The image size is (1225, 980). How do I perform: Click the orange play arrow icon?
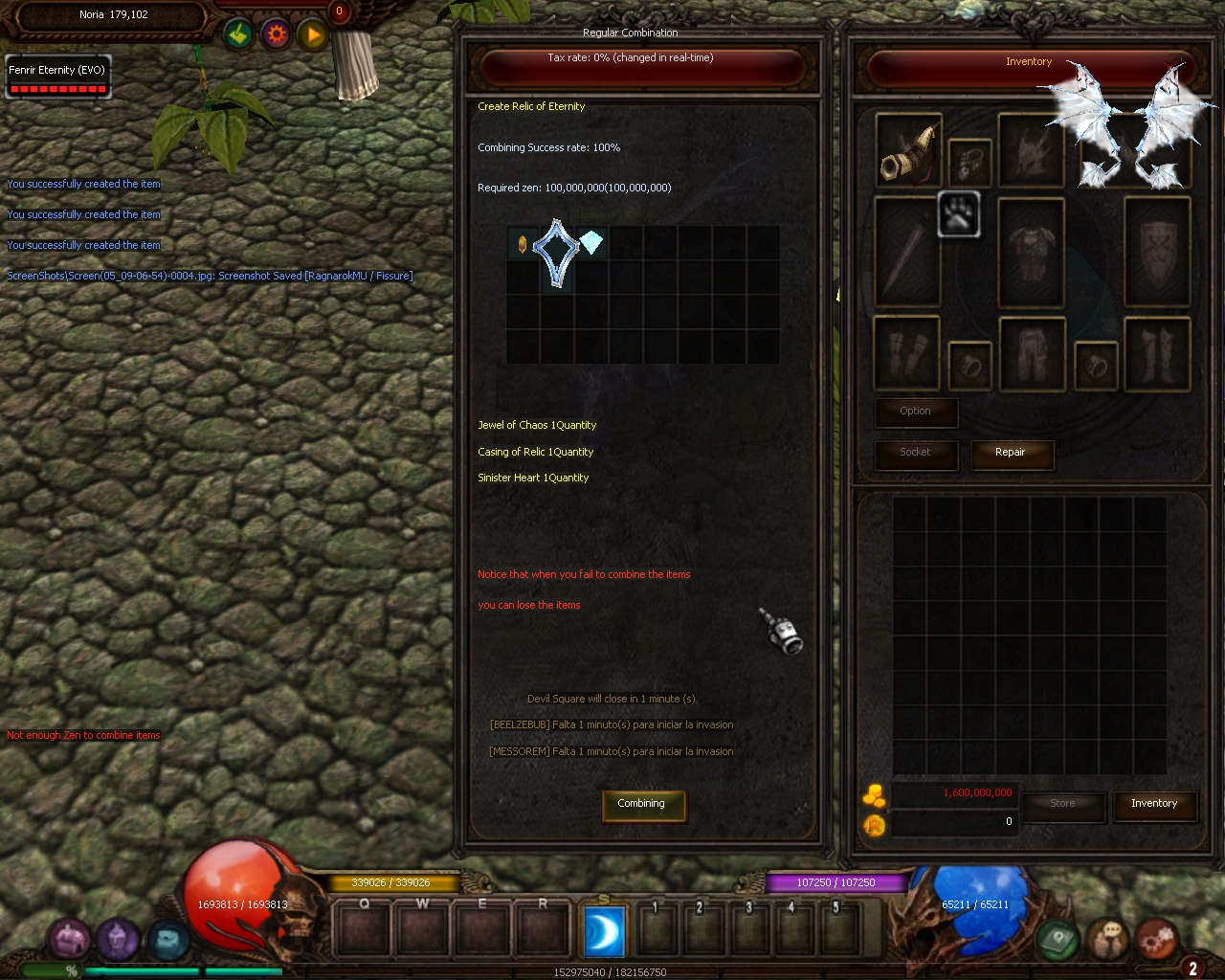313,35
